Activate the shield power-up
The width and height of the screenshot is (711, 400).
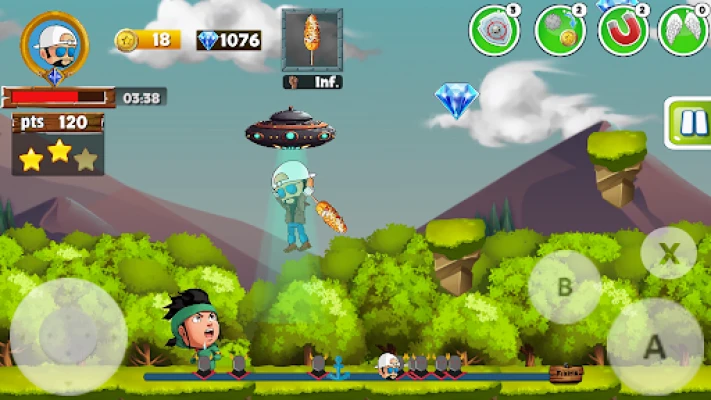[494, 31]
